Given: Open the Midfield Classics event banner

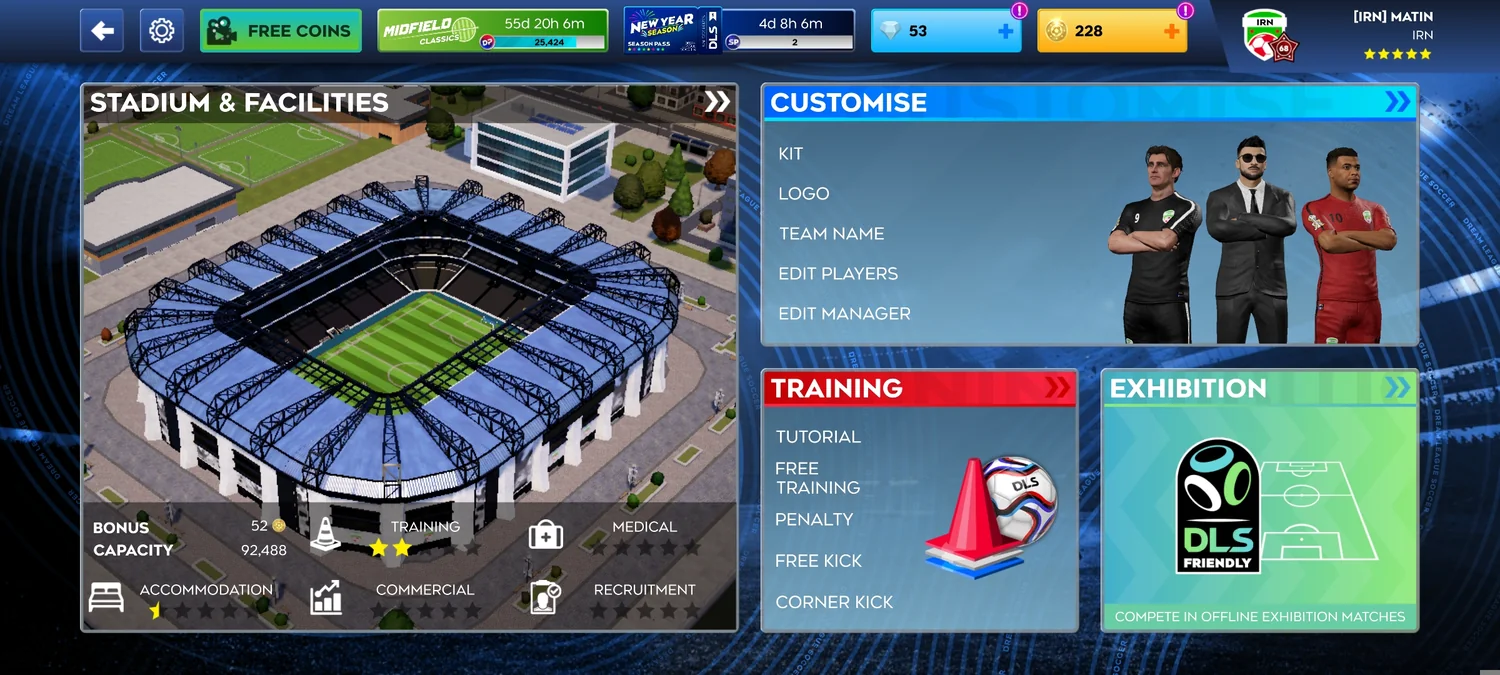Looking at the screenshot, I should (492, 31).
